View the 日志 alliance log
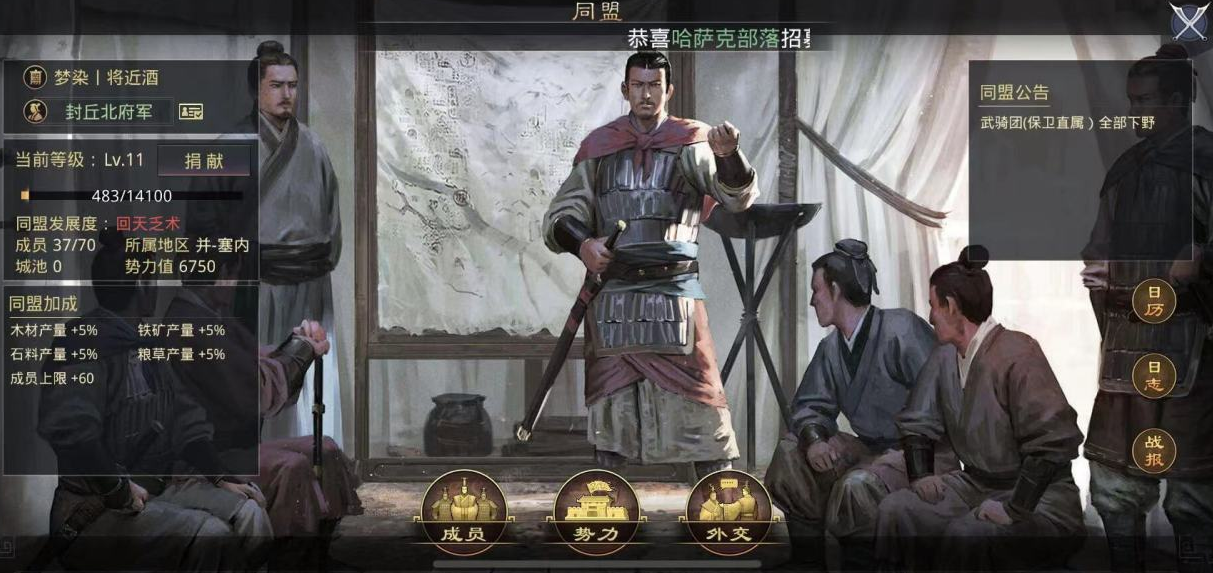The width and height of the screenshot is (1213, 573). click(1153, 376)
